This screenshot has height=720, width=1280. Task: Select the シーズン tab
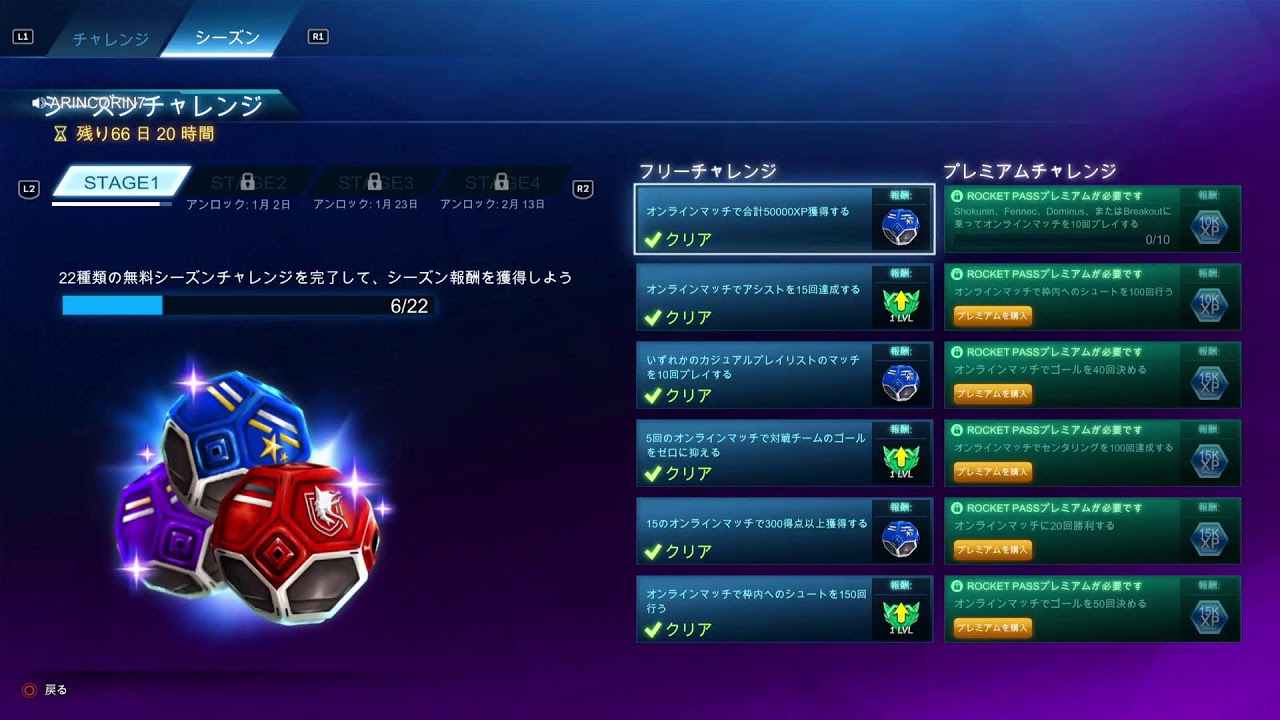[227, 38]
